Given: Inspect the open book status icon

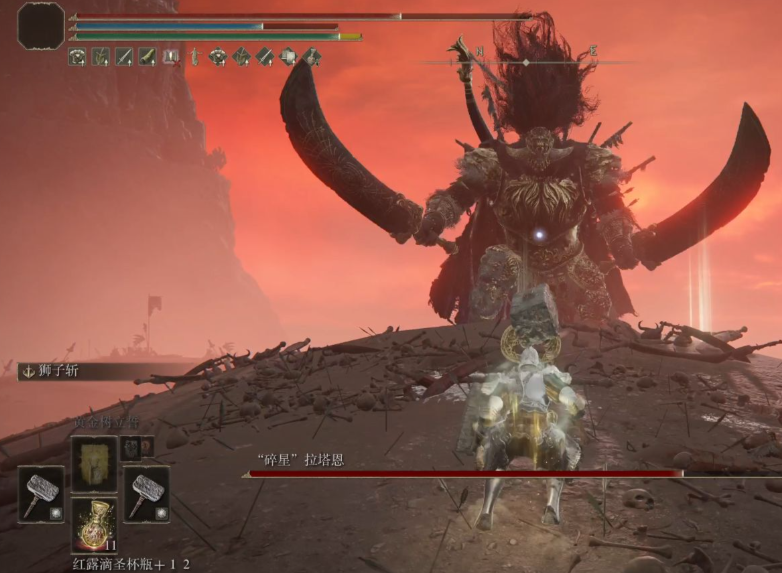Looking at the screenshot, I should [x=171, y=57].
